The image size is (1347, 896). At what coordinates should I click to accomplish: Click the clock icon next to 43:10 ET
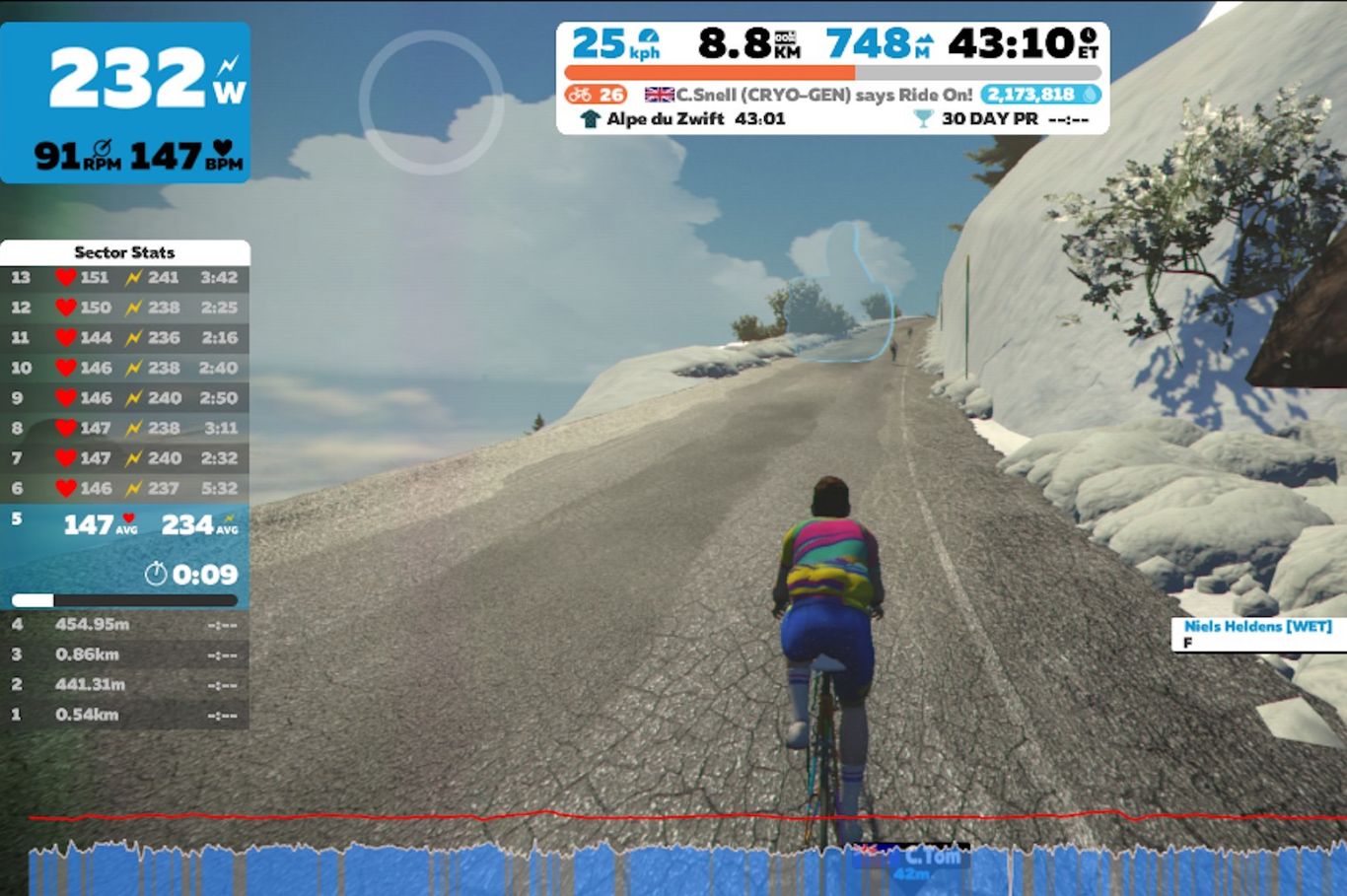click(1091, 35)
